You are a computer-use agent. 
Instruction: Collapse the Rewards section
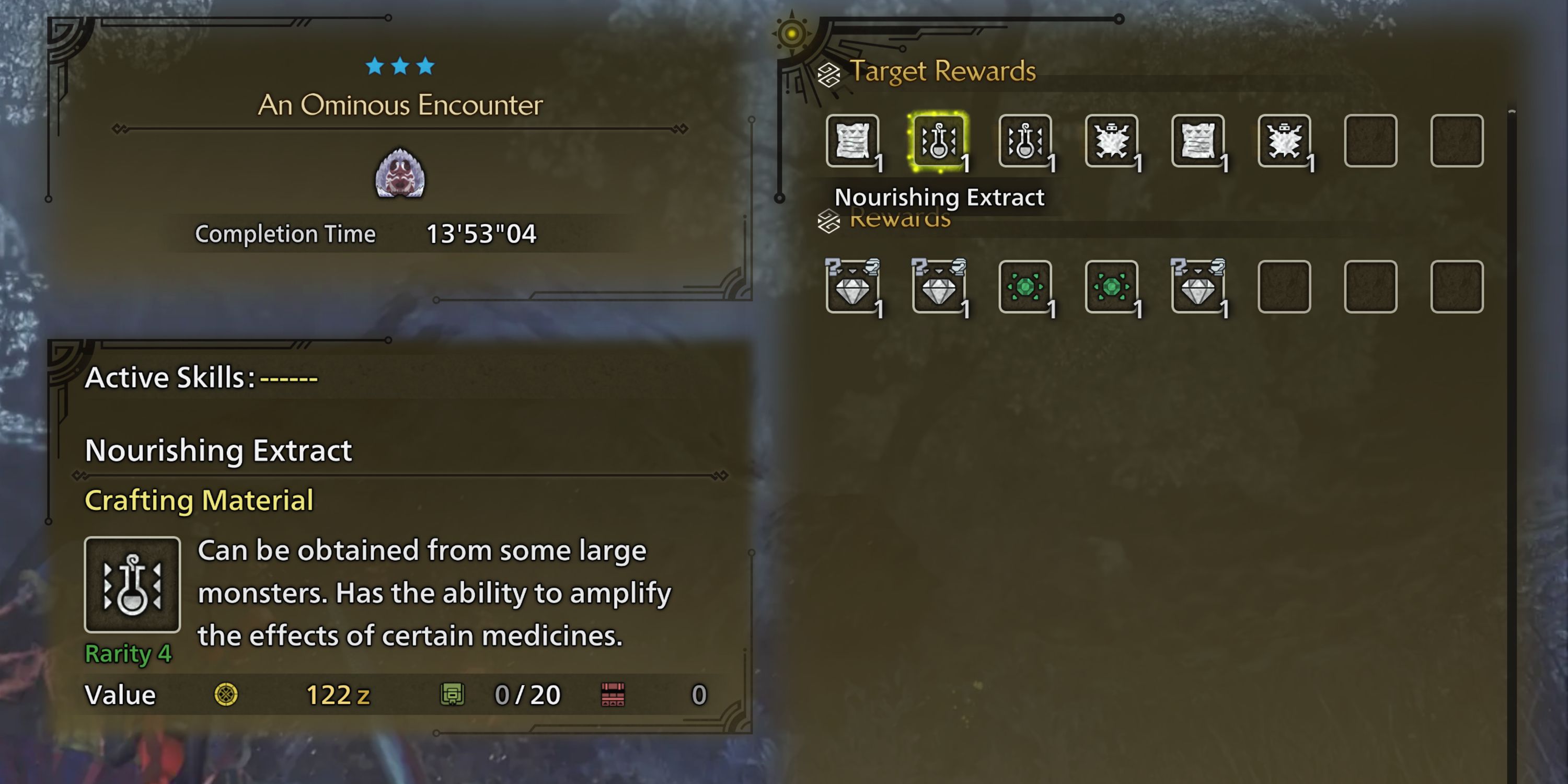828,221
